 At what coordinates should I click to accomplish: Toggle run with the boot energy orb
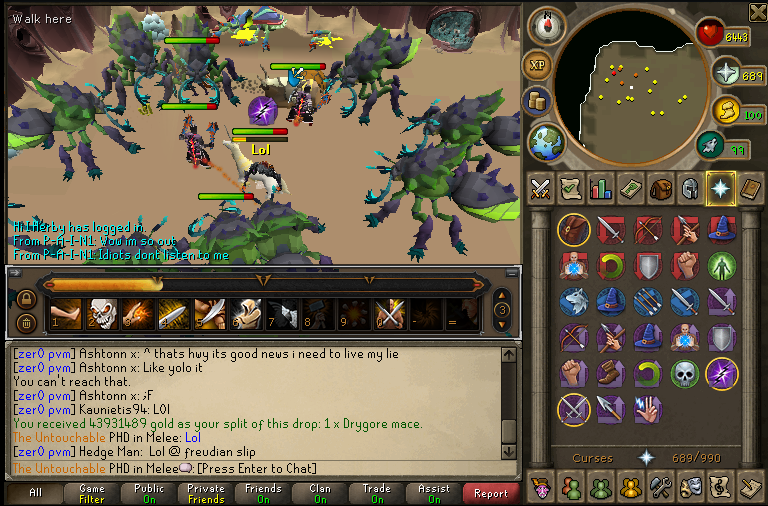711,147
